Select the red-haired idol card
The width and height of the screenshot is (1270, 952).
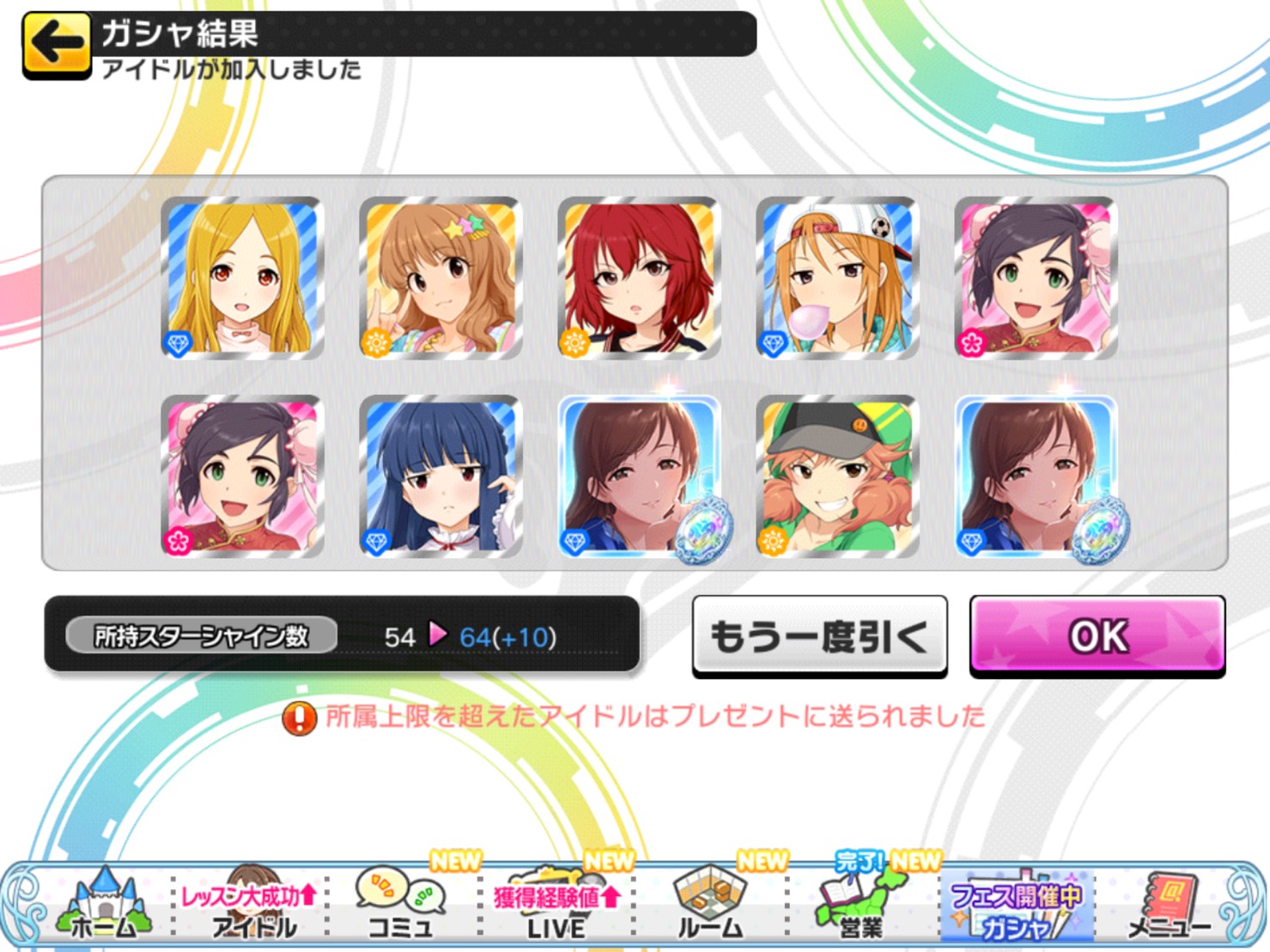[639, 277]
